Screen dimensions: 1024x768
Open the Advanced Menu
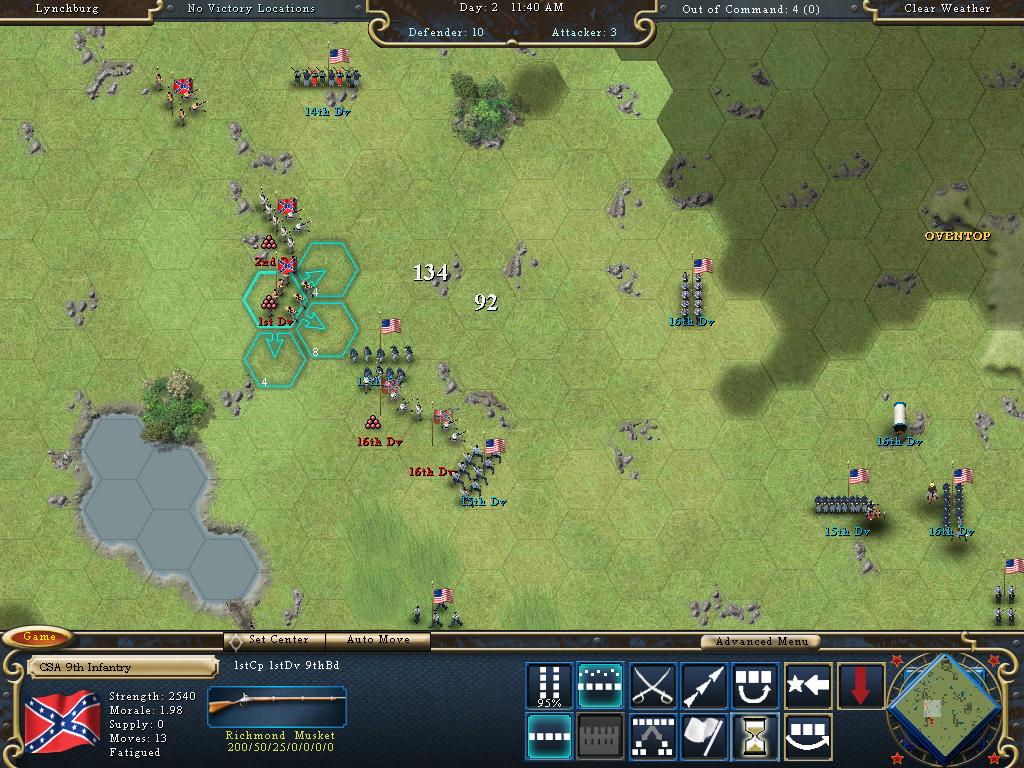click(760, 642)
